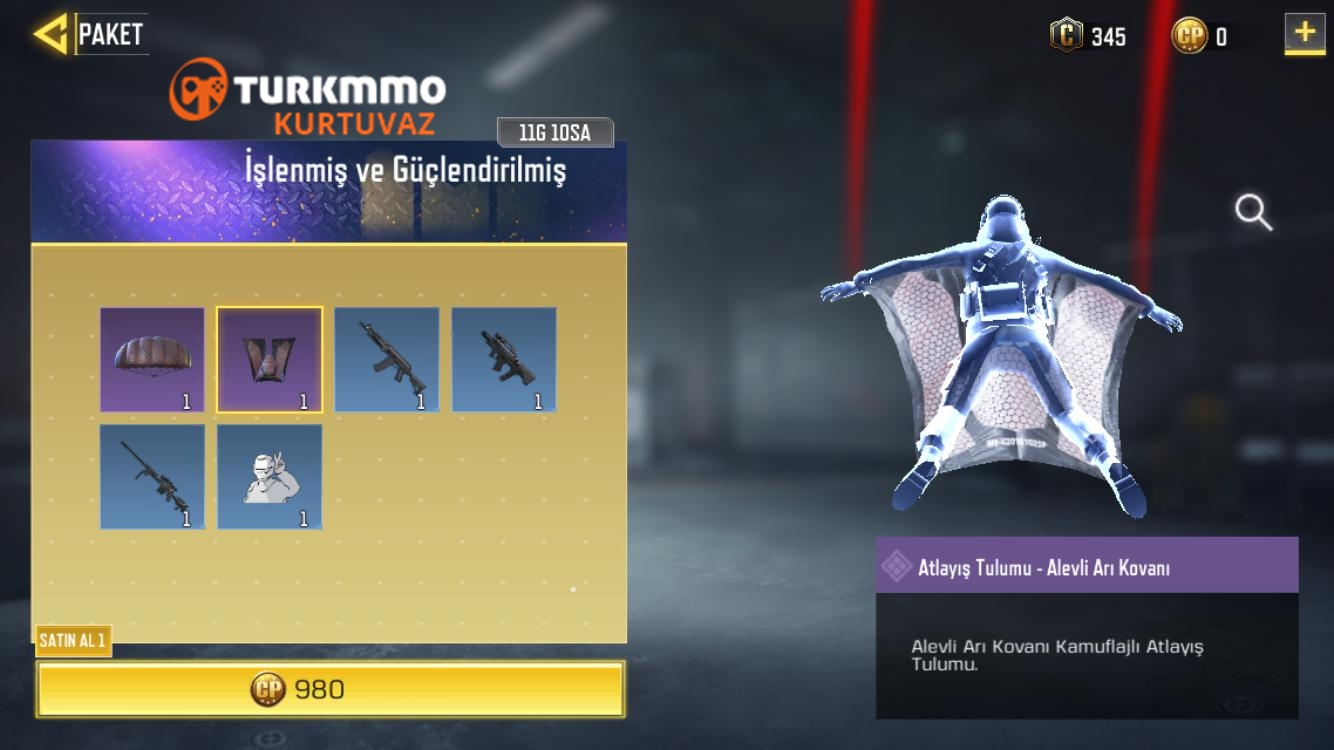Select the long sniper rifle tile
Image resolution: width=1334 pixels, height=750 pixels.
coord(152,477)
